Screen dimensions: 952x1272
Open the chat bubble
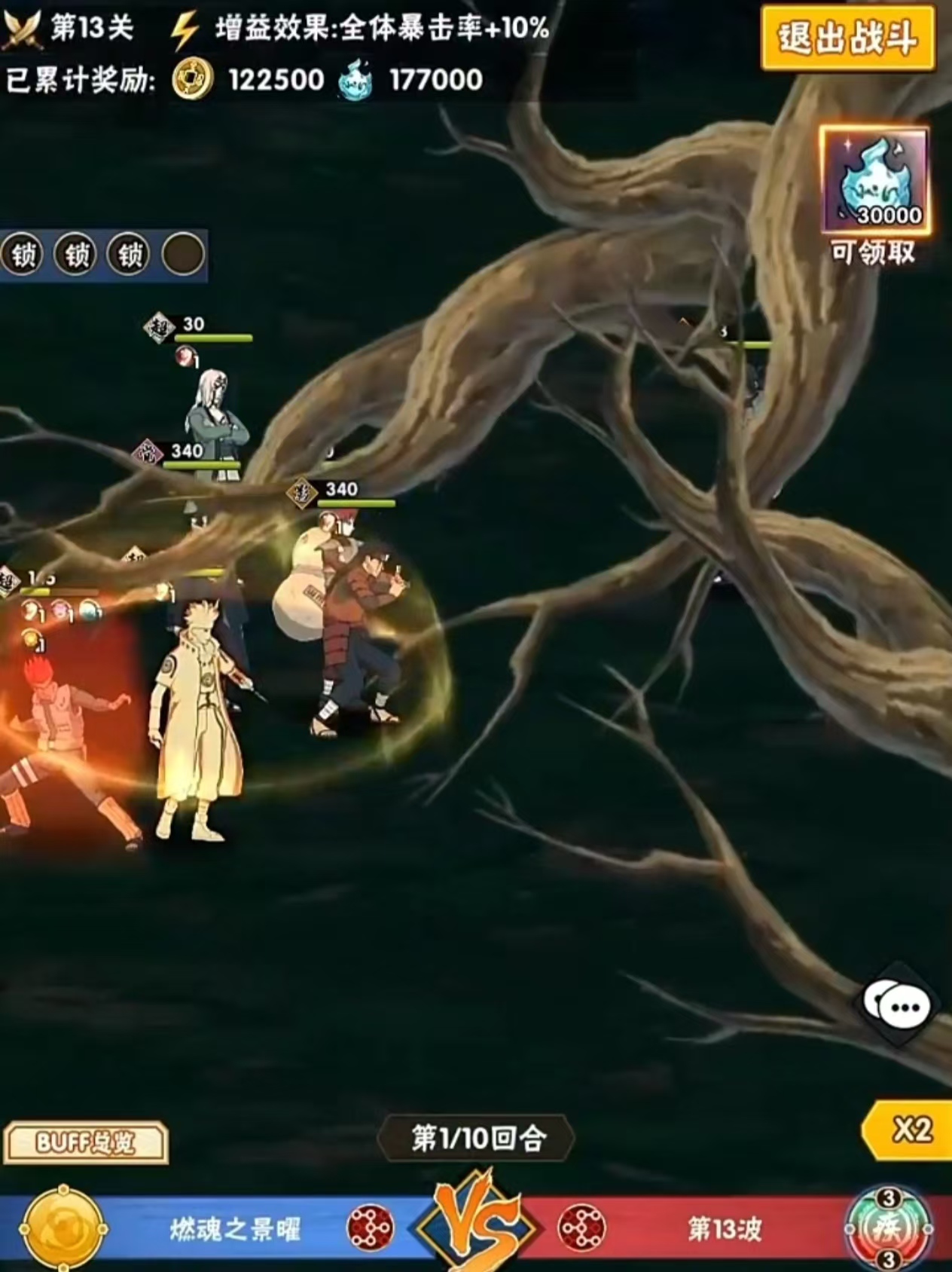pyautogui.click(x=898, y=1004)
